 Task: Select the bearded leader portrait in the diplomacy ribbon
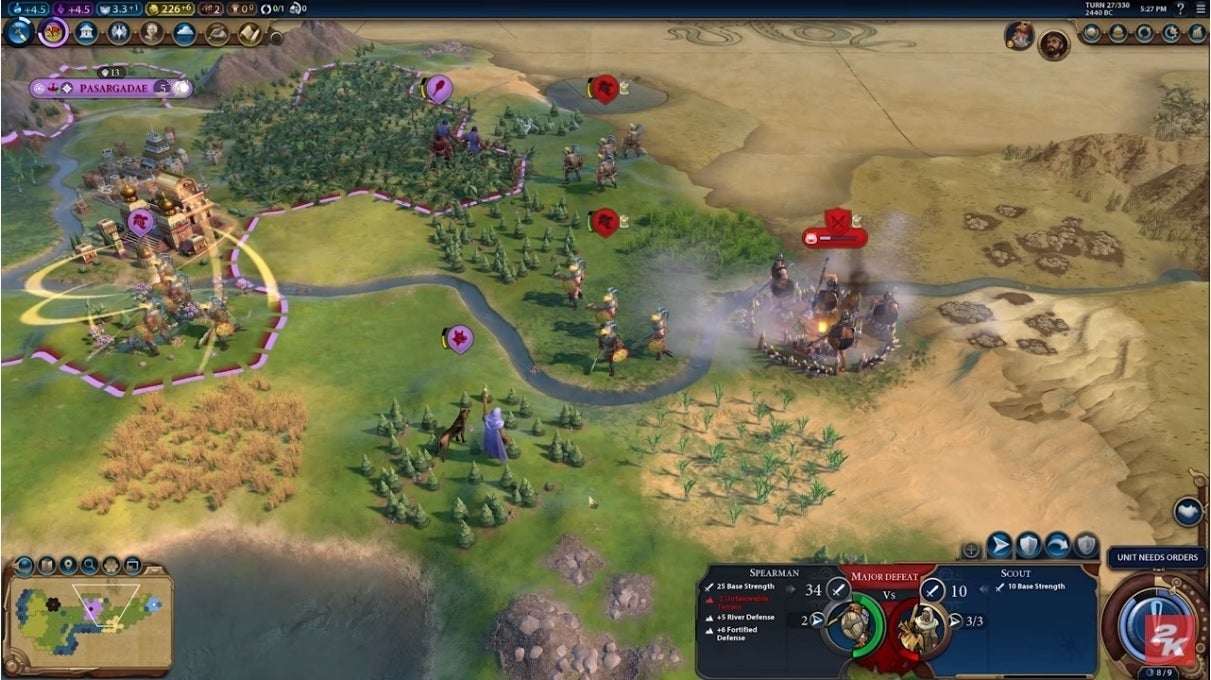1052,44
